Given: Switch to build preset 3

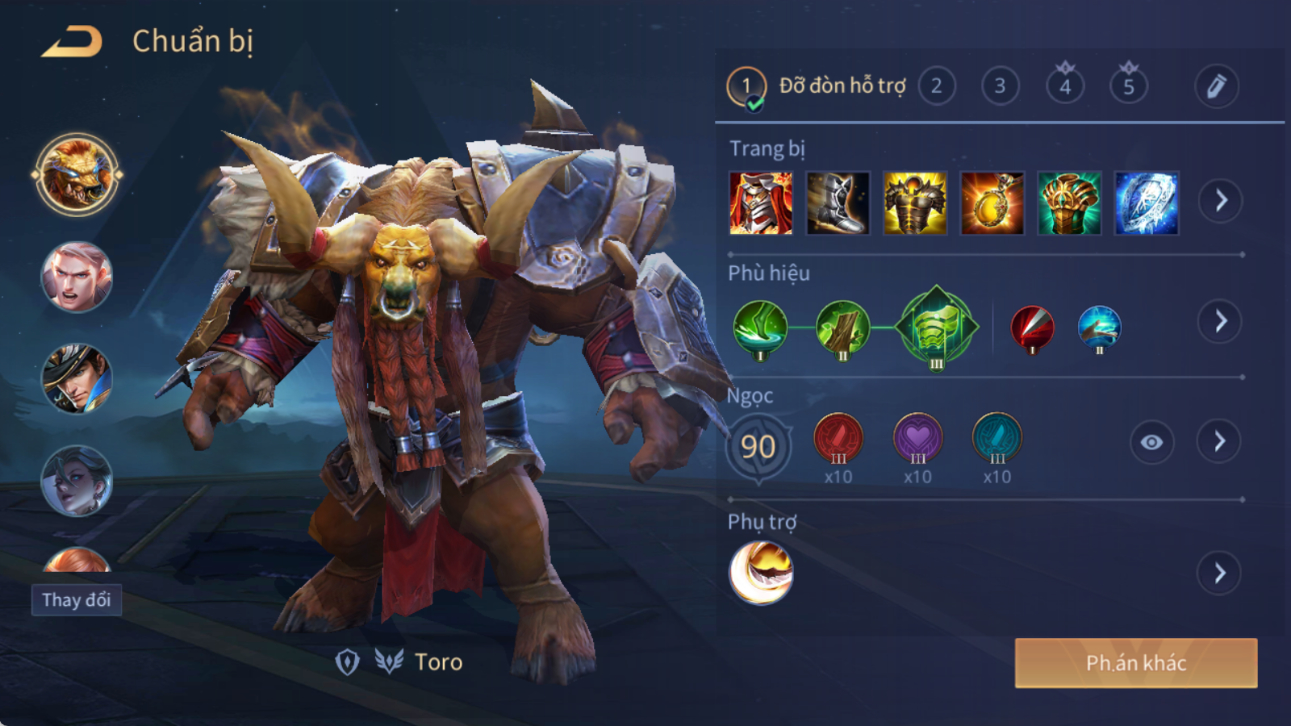Looking at the screenshot, I should coord(1000,87).
